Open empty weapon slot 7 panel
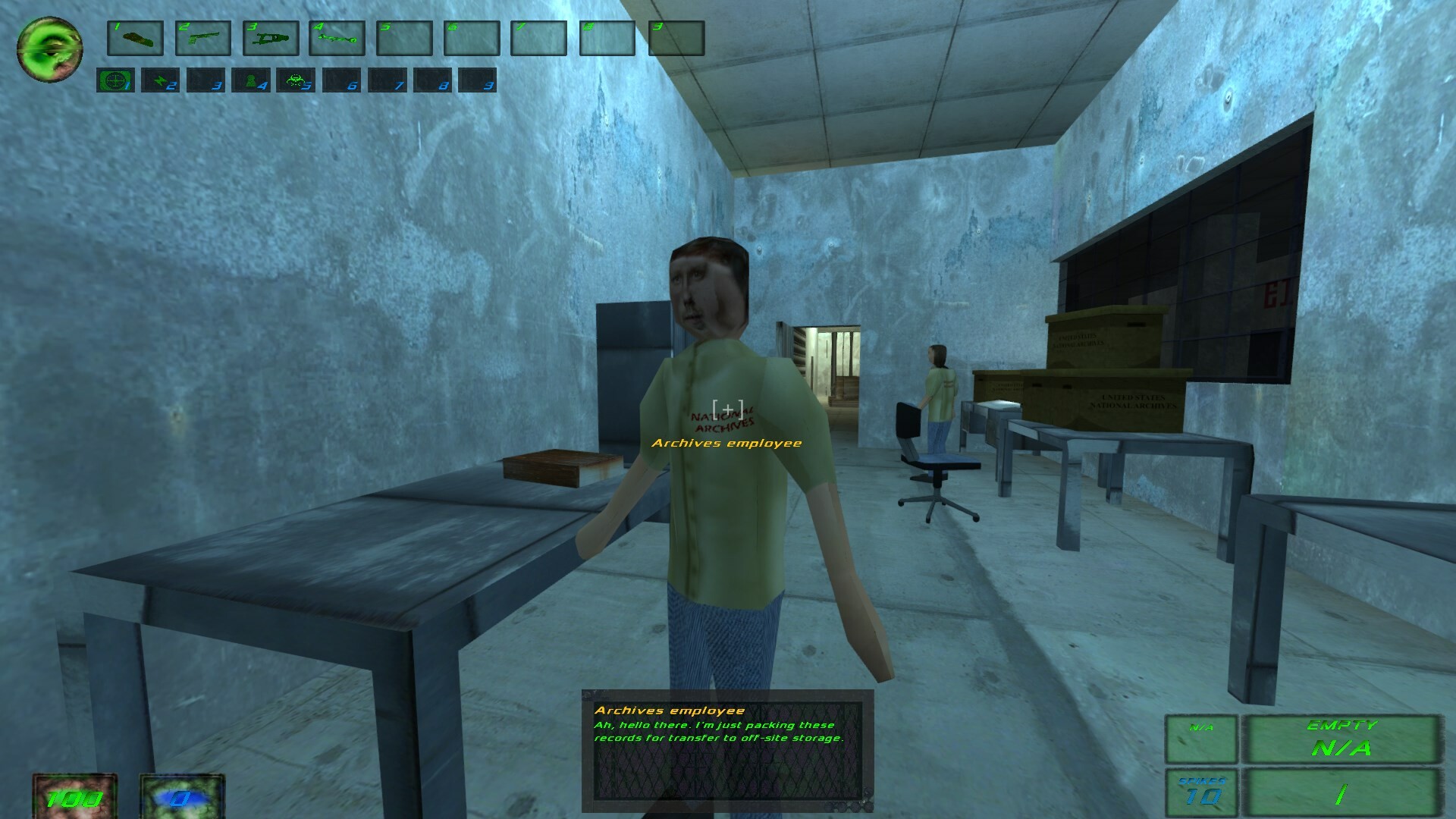 click(541, 38)
